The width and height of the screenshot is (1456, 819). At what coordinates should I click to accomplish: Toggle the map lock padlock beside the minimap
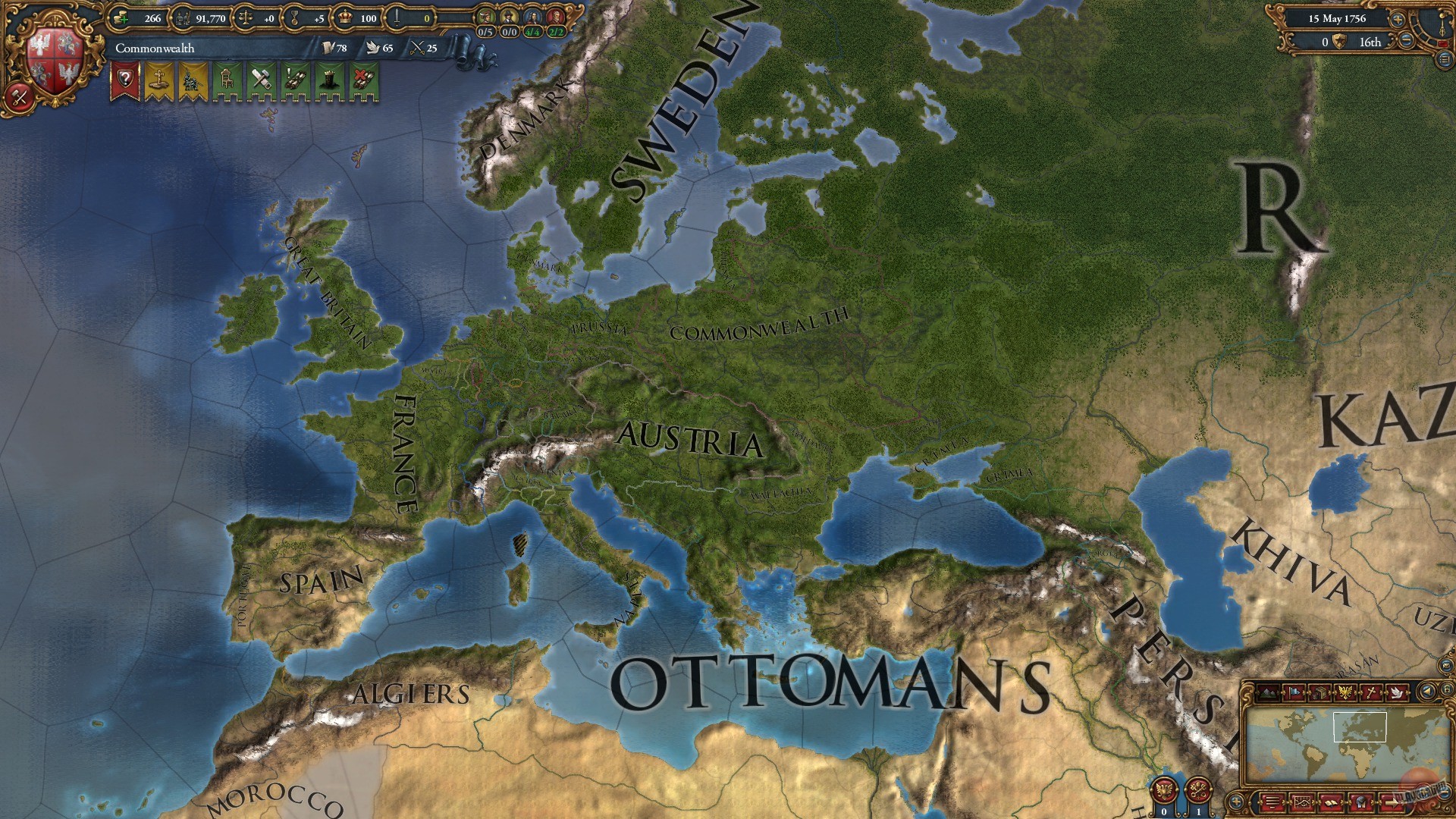coord(1447,689)
